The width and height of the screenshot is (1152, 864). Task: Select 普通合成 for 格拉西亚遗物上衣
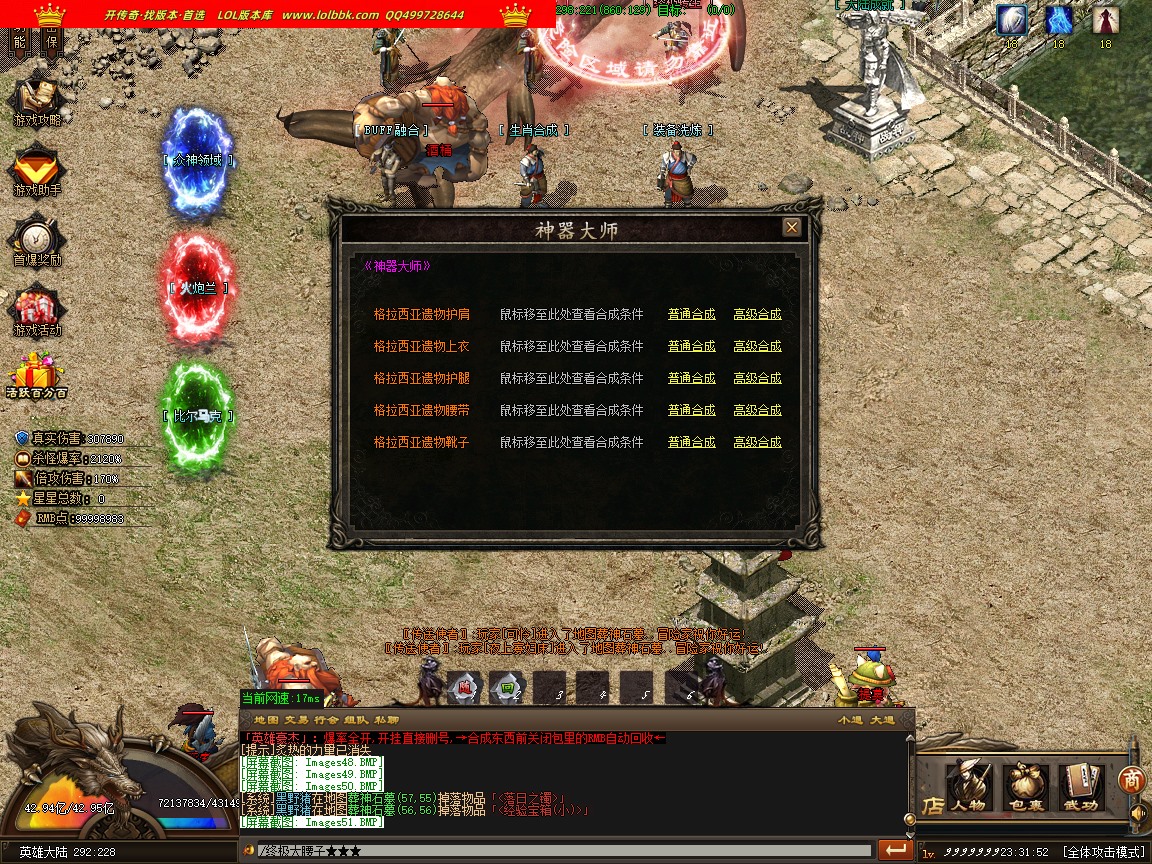coord(691,346)
